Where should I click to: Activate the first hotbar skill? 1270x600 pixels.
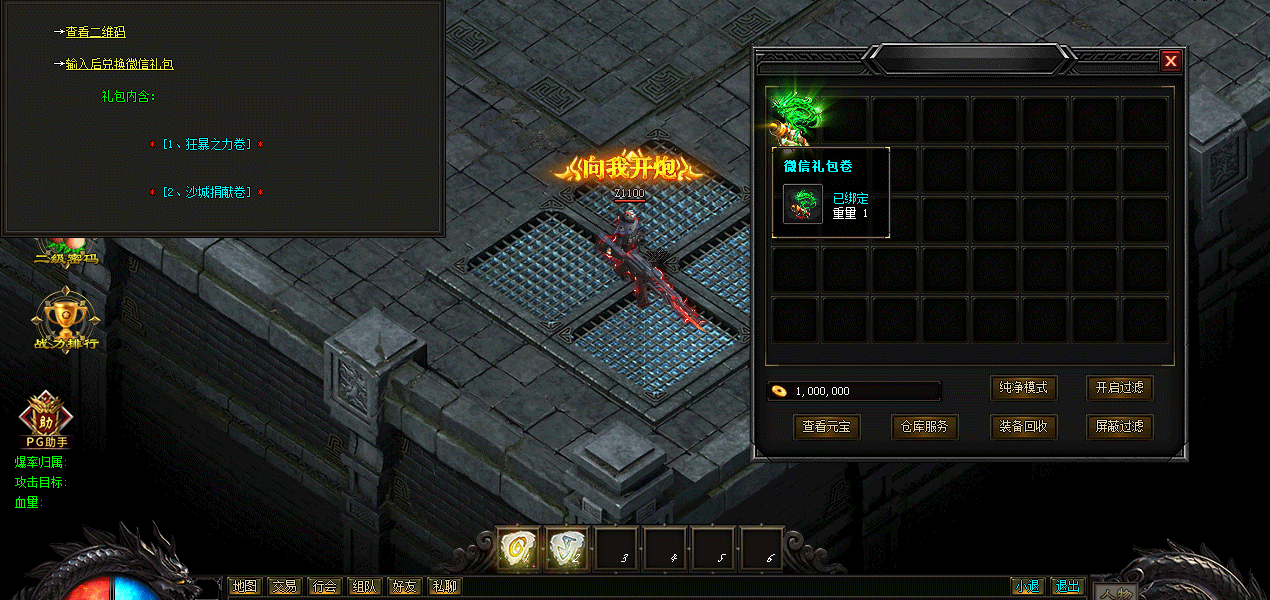click(x=518, y=549)
